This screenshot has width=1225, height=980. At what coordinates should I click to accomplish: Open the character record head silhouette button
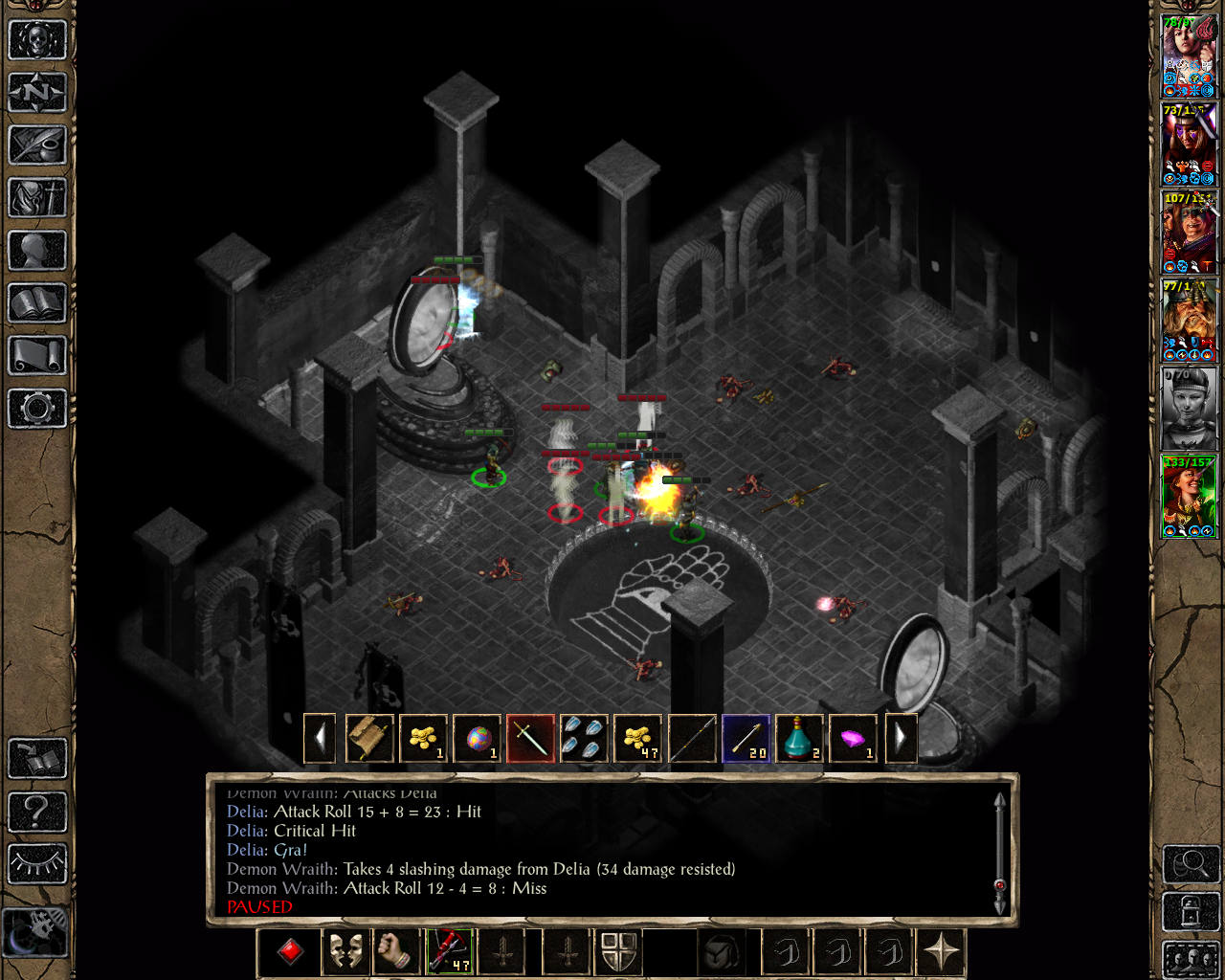(x=37, y=251)
